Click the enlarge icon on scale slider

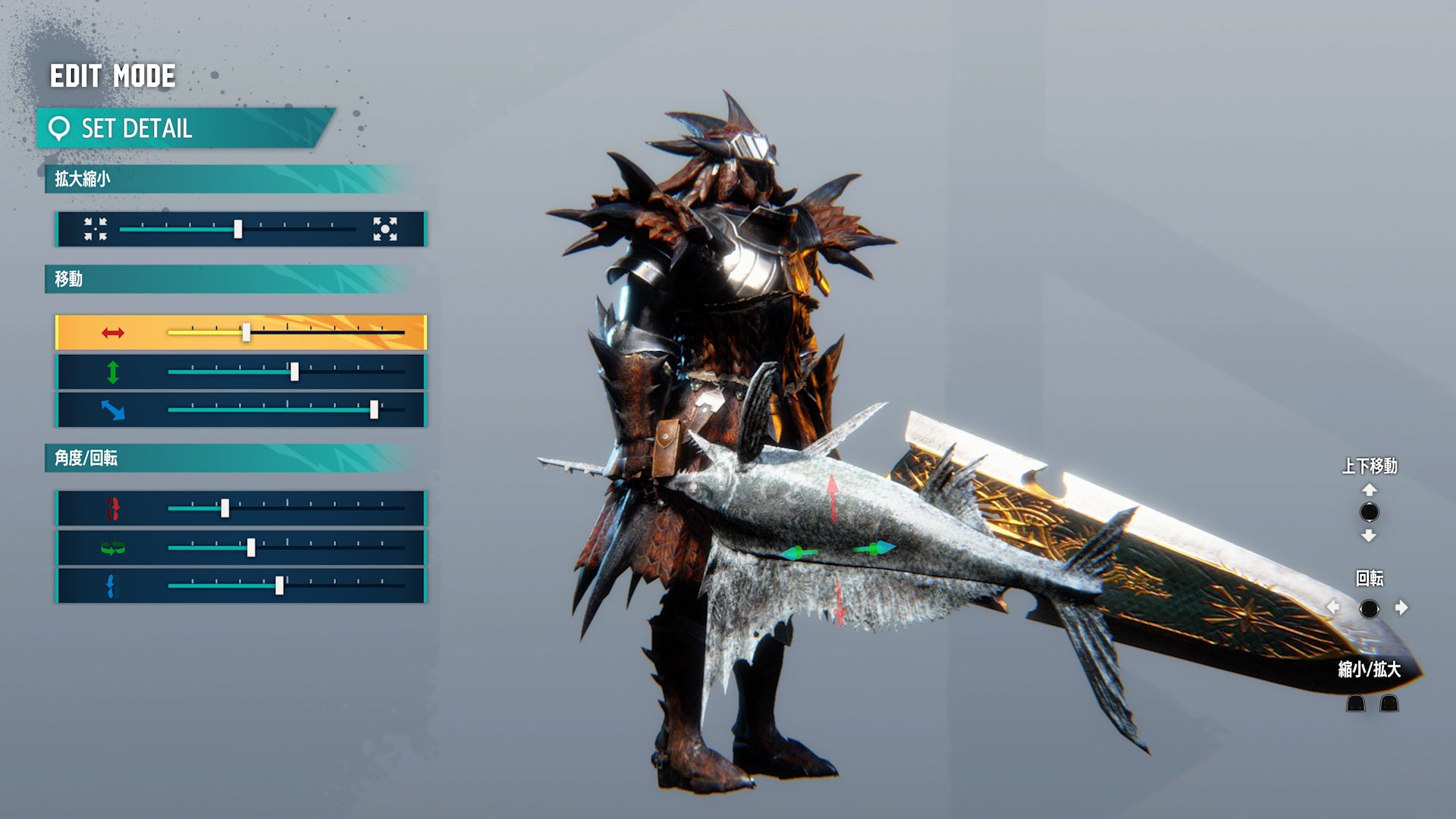tap(384, 229)
